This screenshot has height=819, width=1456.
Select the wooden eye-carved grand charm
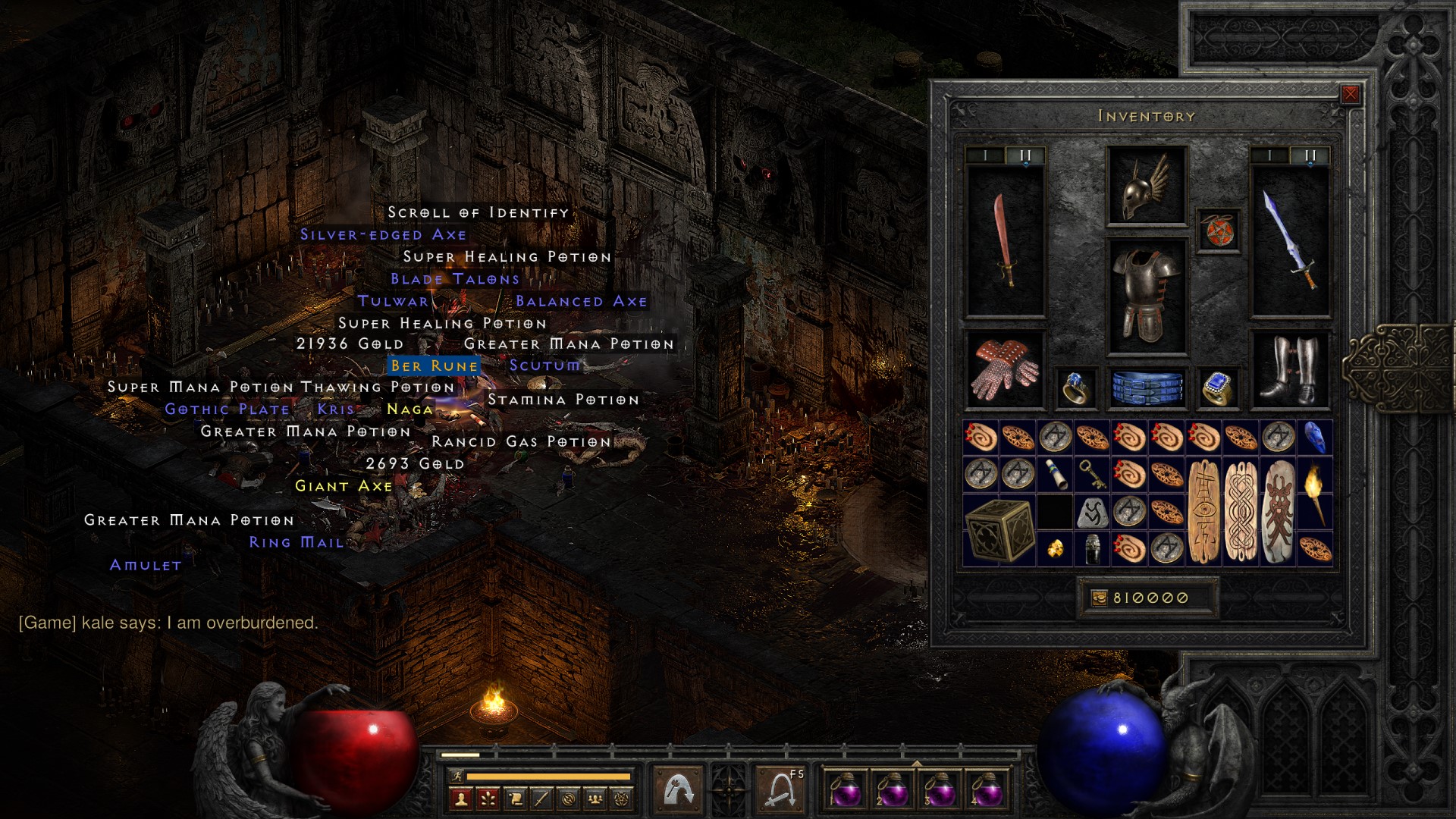click(1203, 512)
